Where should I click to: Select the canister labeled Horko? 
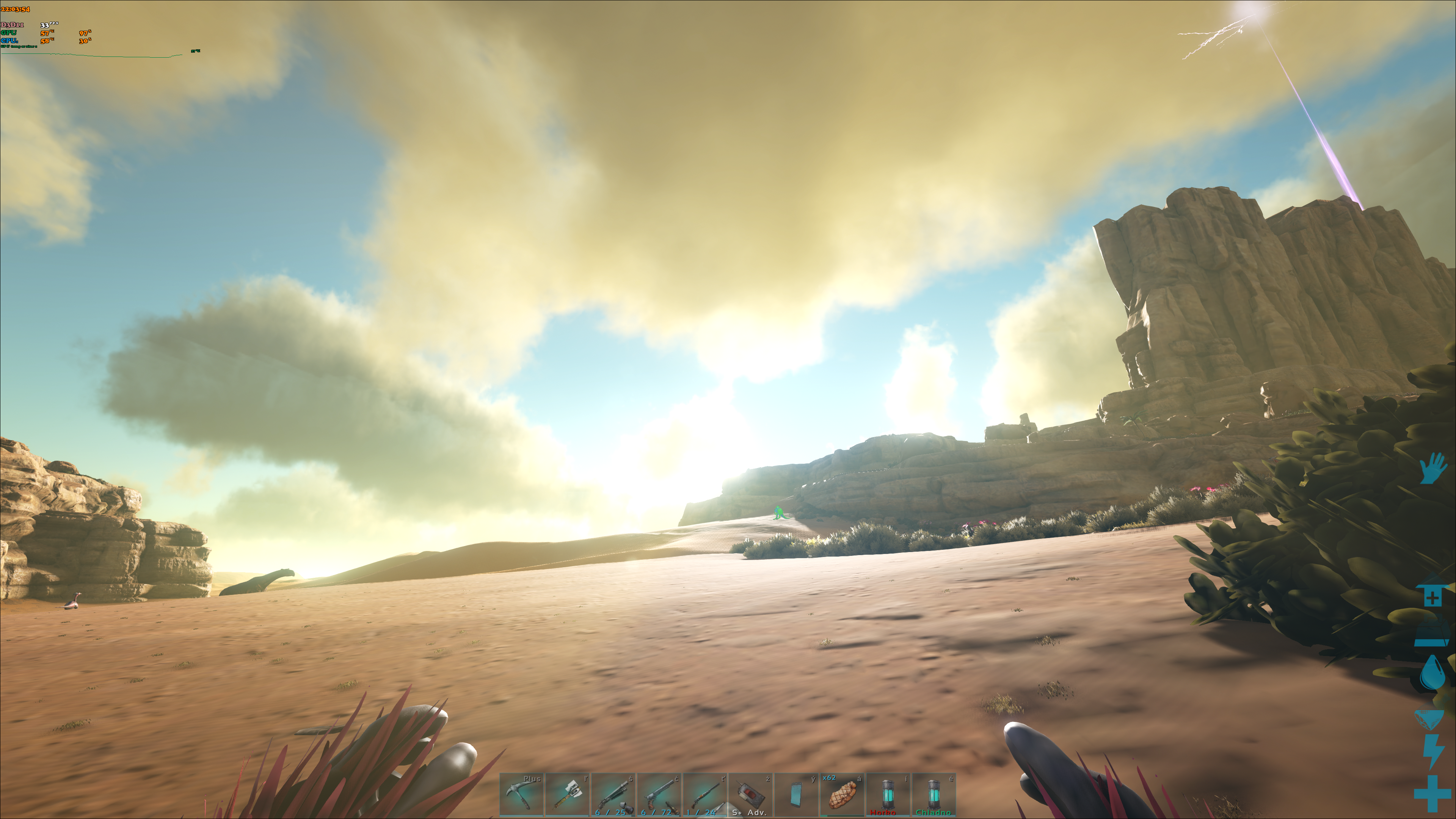888,795
